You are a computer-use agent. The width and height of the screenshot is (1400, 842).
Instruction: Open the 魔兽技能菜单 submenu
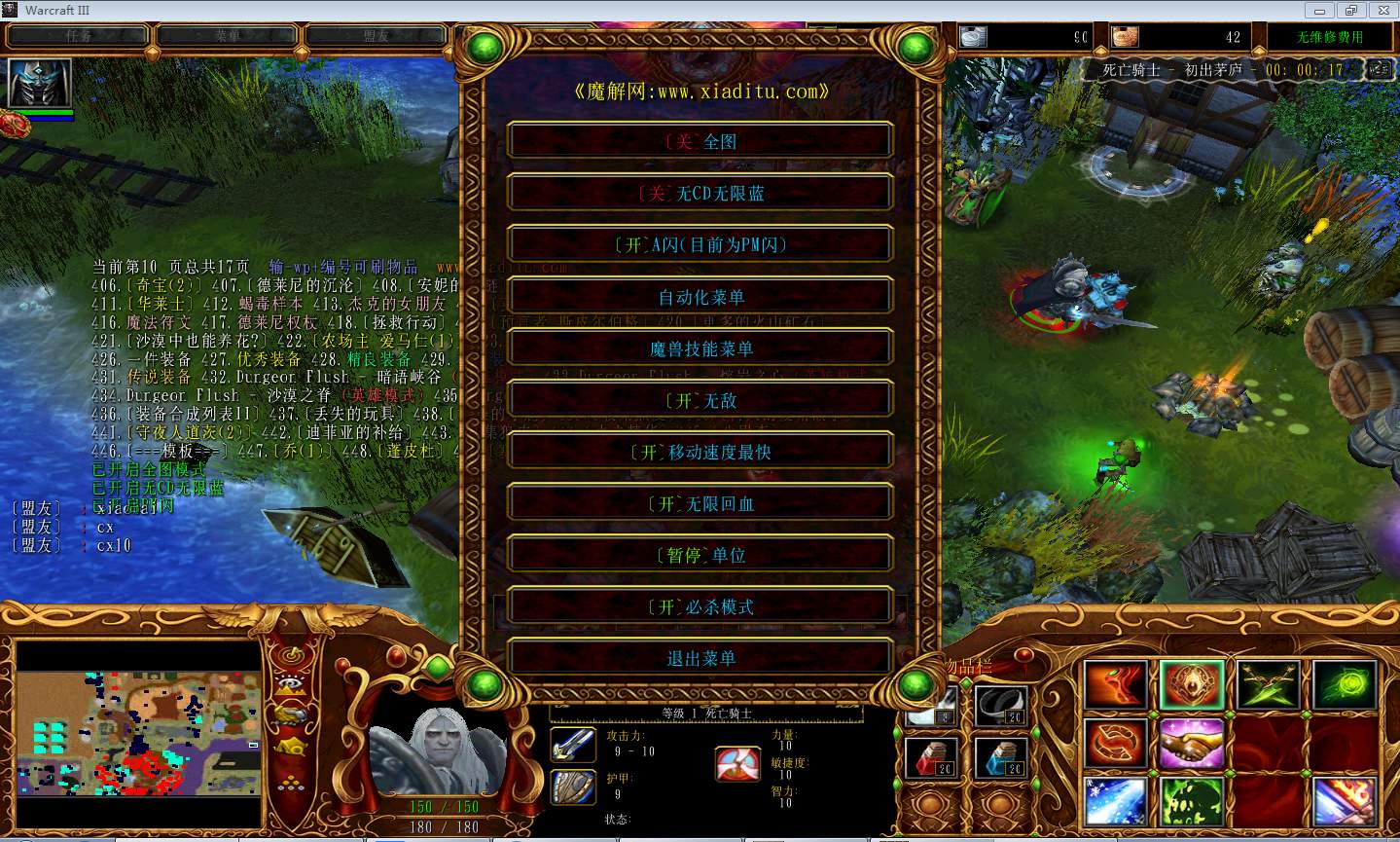pyautogui.click(x=700, y=348)
